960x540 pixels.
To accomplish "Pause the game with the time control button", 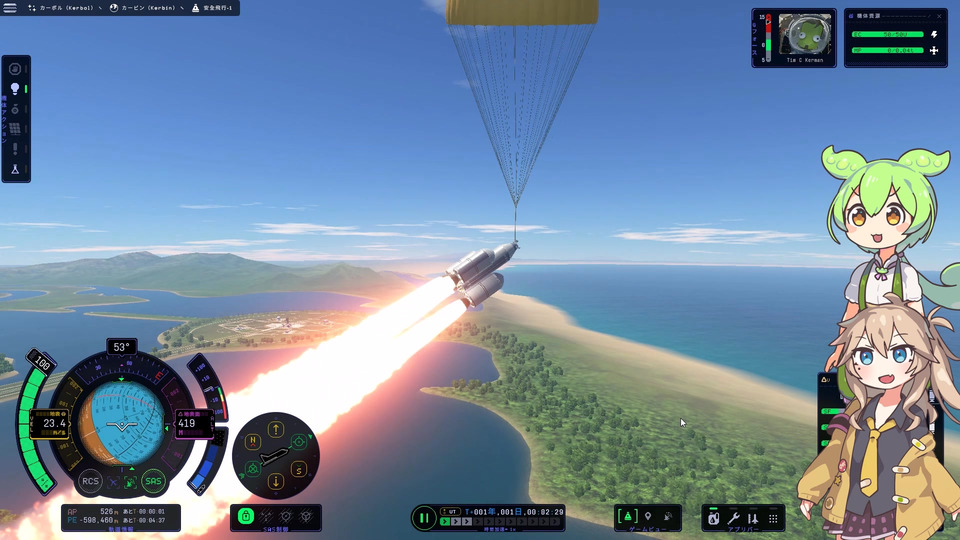I will (x=424, y=518).
